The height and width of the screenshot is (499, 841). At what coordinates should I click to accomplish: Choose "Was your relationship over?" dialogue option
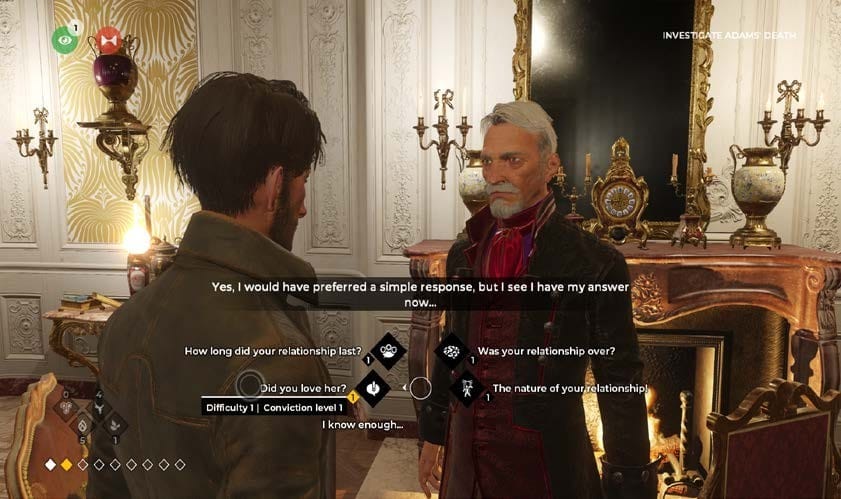pyautogui.click(x=545, y=351)
